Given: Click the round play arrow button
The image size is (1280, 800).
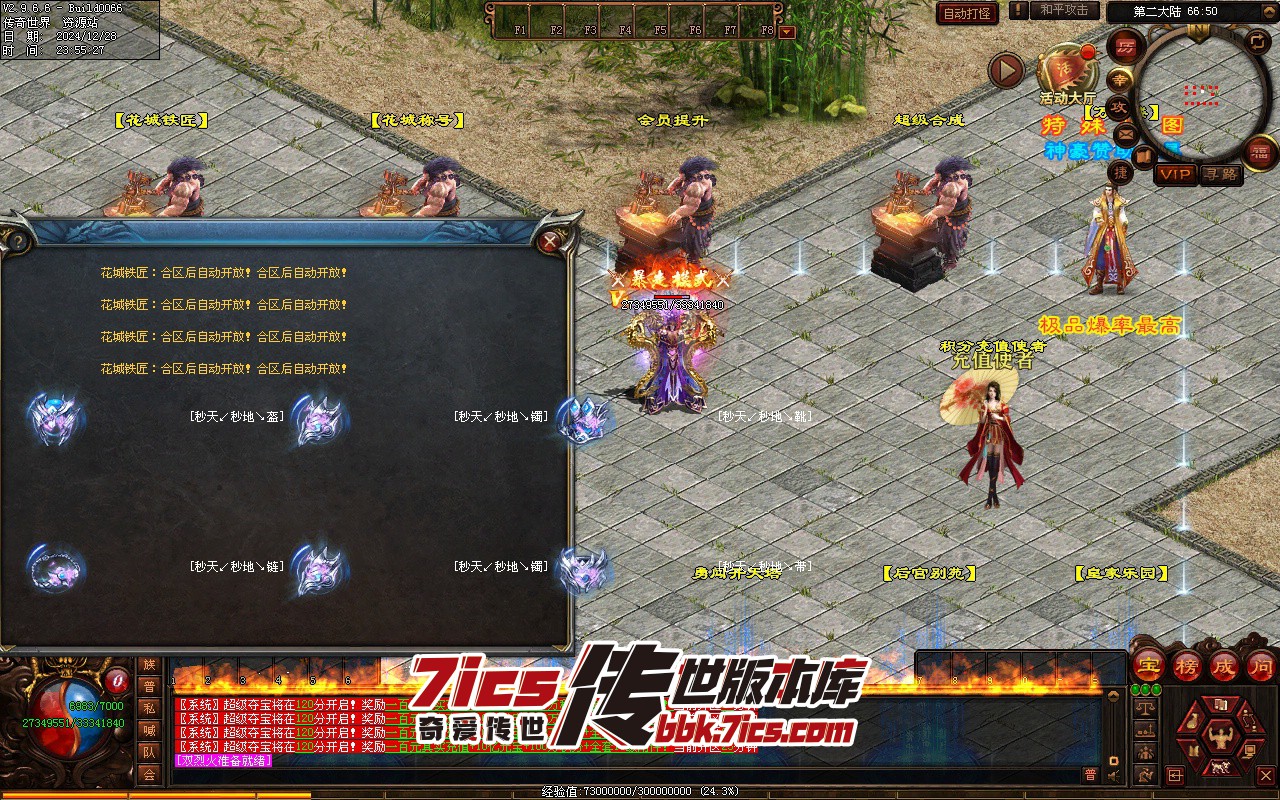Looking at the screenshot, I should click(1006, 70).
